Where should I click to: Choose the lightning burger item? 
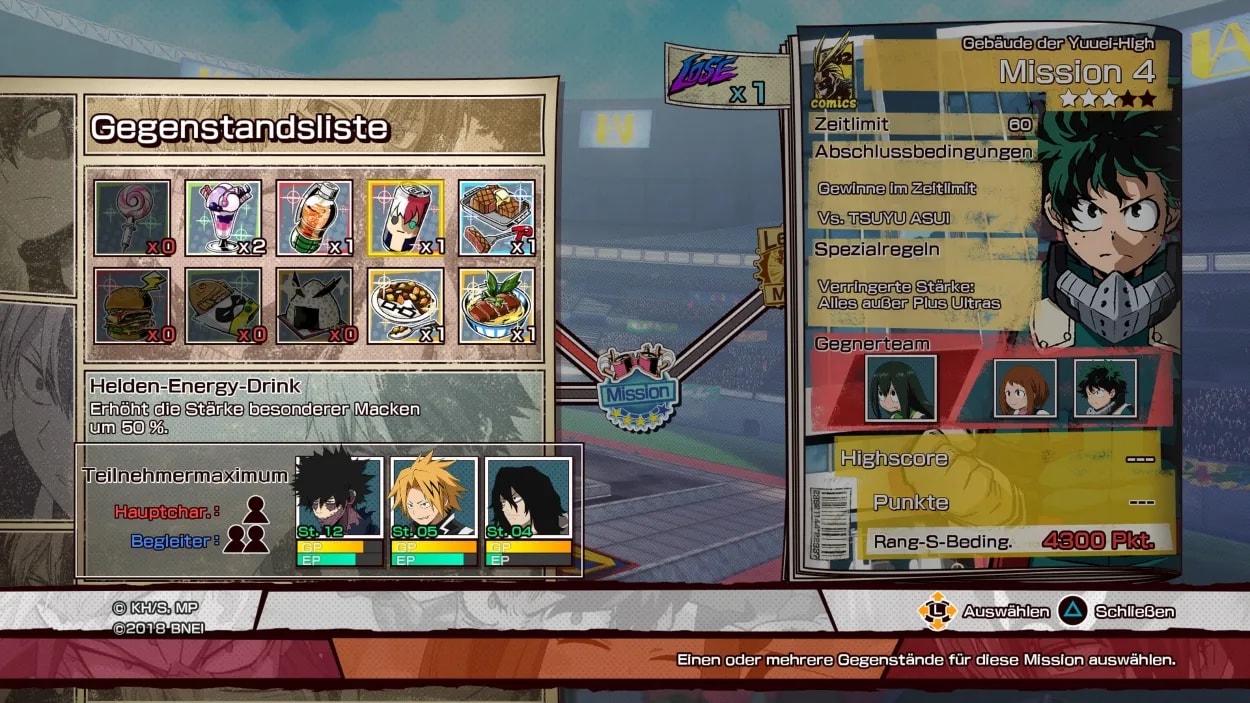coord(132,306)
